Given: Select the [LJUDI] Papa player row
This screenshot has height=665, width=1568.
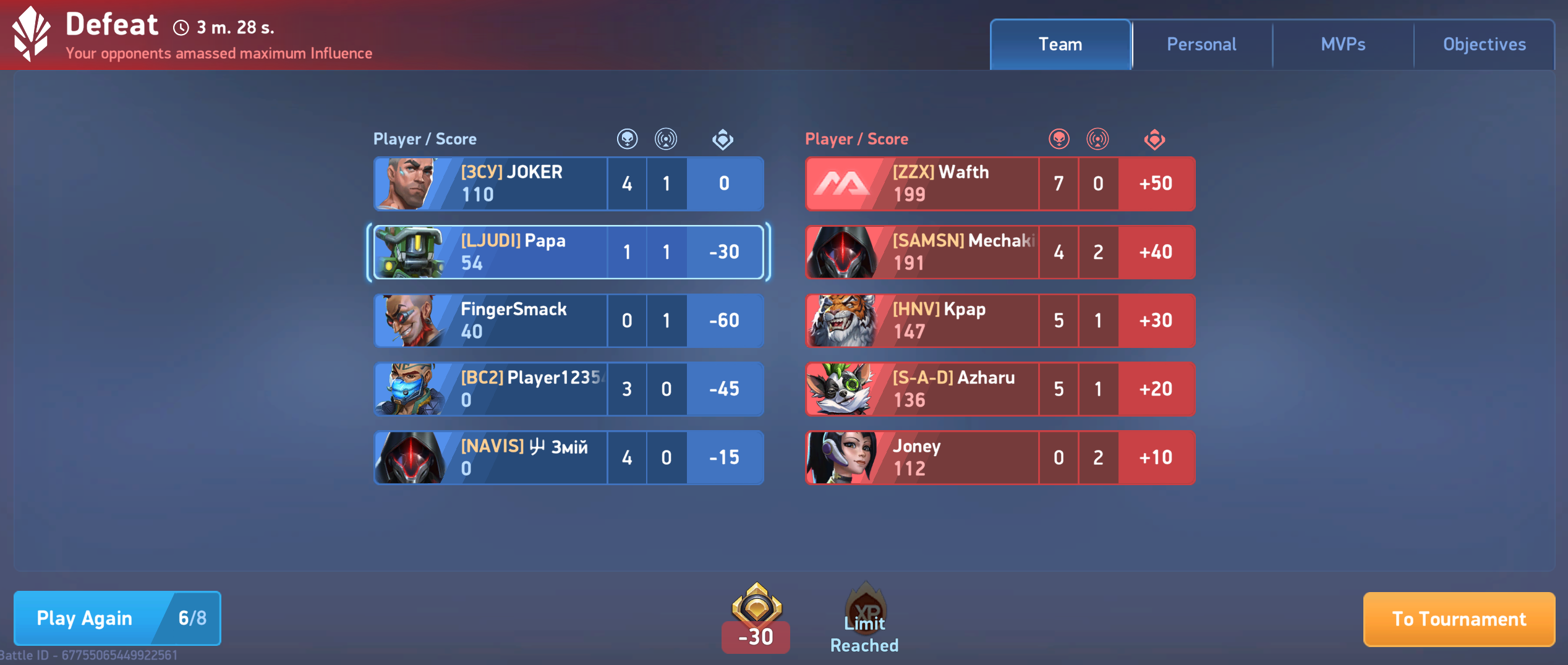Looking at the screenshot, I should [x=568, y=252].
